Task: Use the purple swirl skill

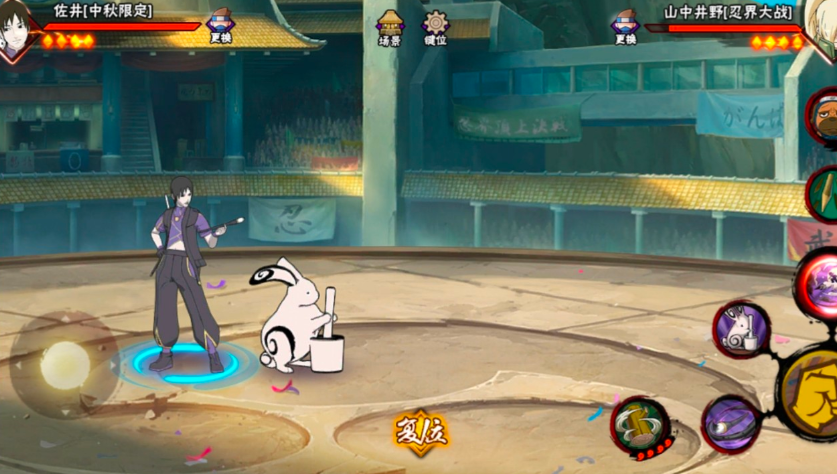Action: tap(731, 425)
